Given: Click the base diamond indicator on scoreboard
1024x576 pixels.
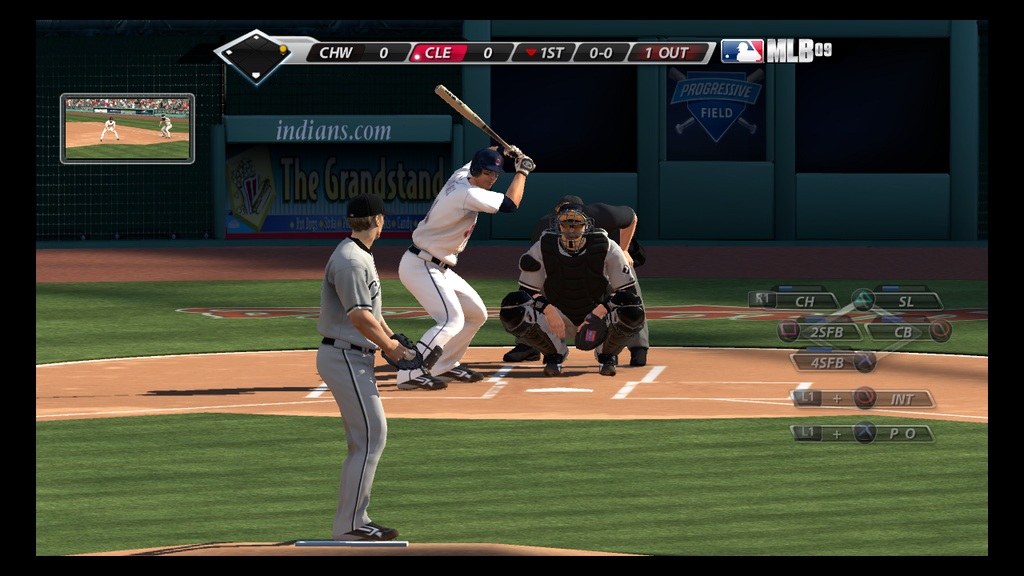Looking at the screenshot, I should point(255,55).
